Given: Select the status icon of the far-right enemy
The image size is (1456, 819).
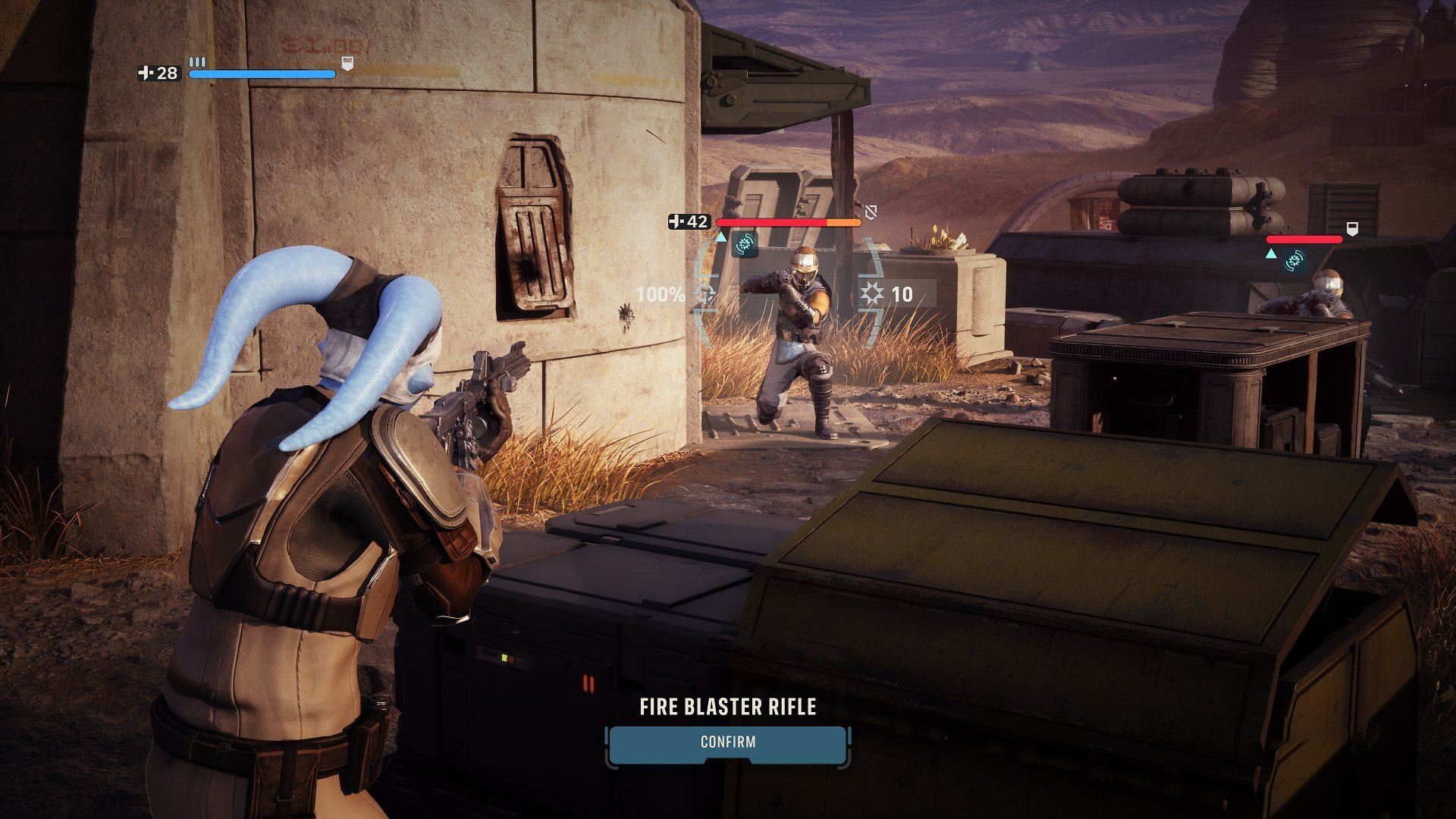Looking at the screenshot, I should [x=1295, y=261].
